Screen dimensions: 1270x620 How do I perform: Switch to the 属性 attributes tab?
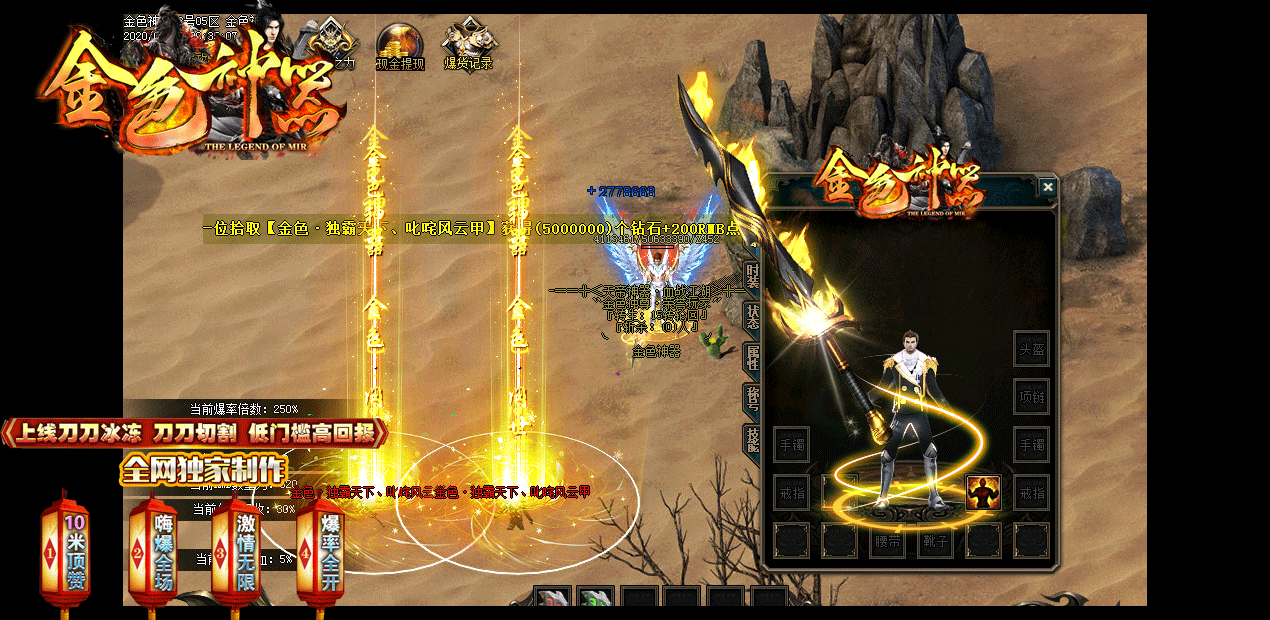coord(753,357)
